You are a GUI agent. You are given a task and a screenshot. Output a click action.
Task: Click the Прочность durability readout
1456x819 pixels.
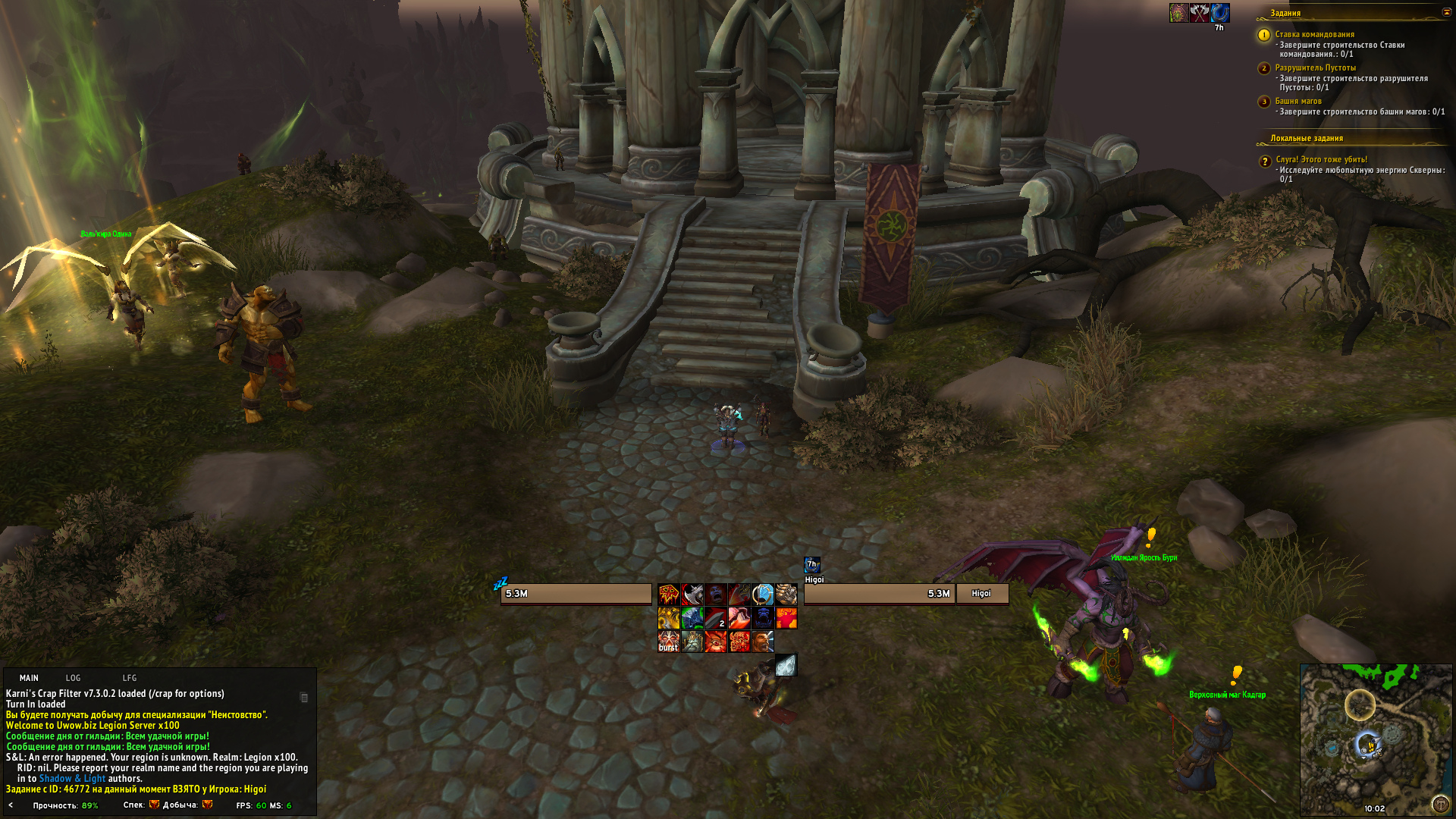[x=65, y=805]
